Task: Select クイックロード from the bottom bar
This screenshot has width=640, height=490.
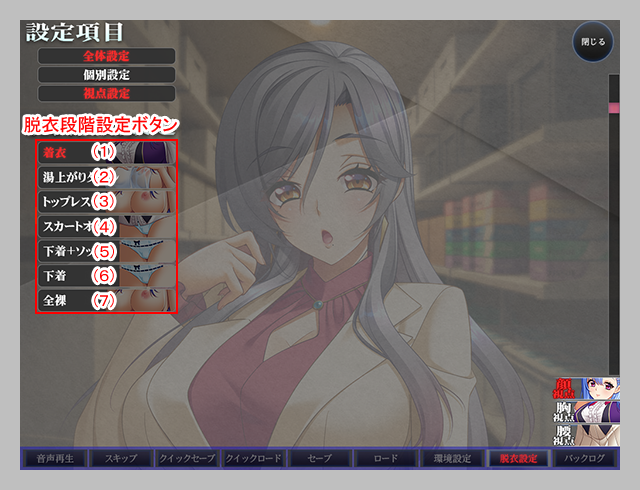Action: pyautogui.click(x=253, y=459)
